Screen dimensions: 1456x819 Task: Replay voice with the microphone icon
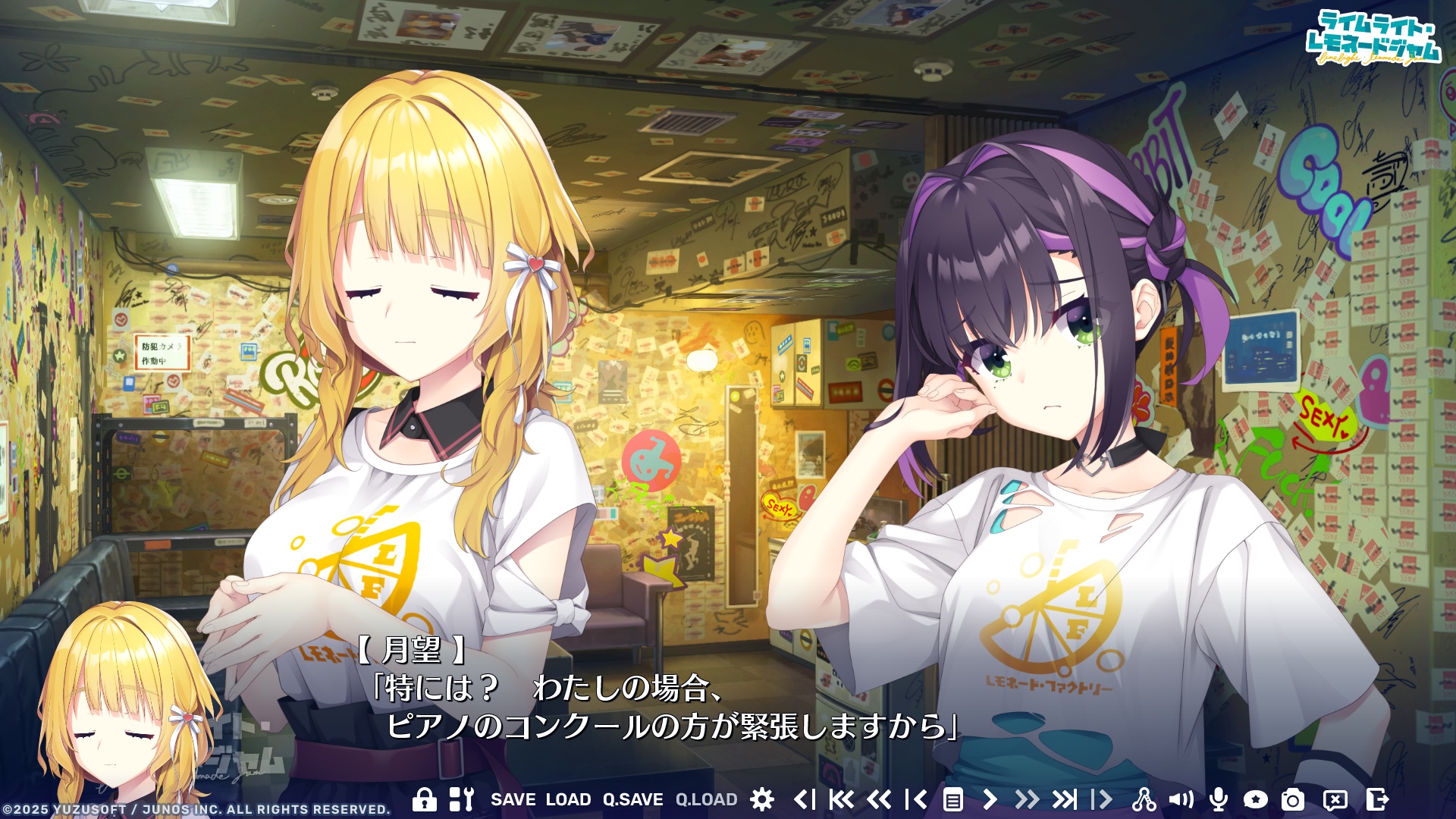(1218, 798)
